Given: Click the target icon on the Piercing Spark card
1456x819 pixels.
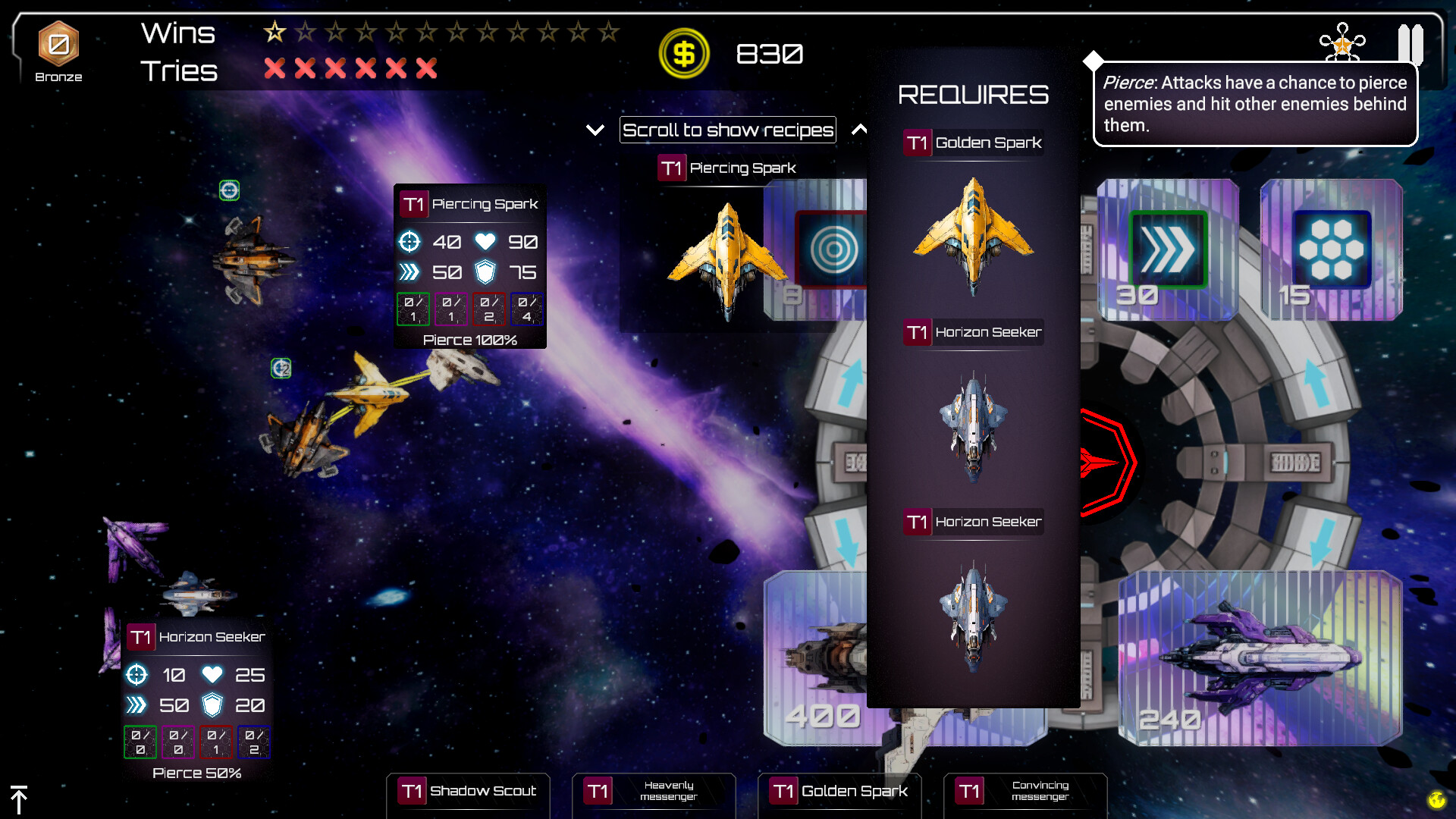Looking at the screenshot, I should tap(410, 243).
